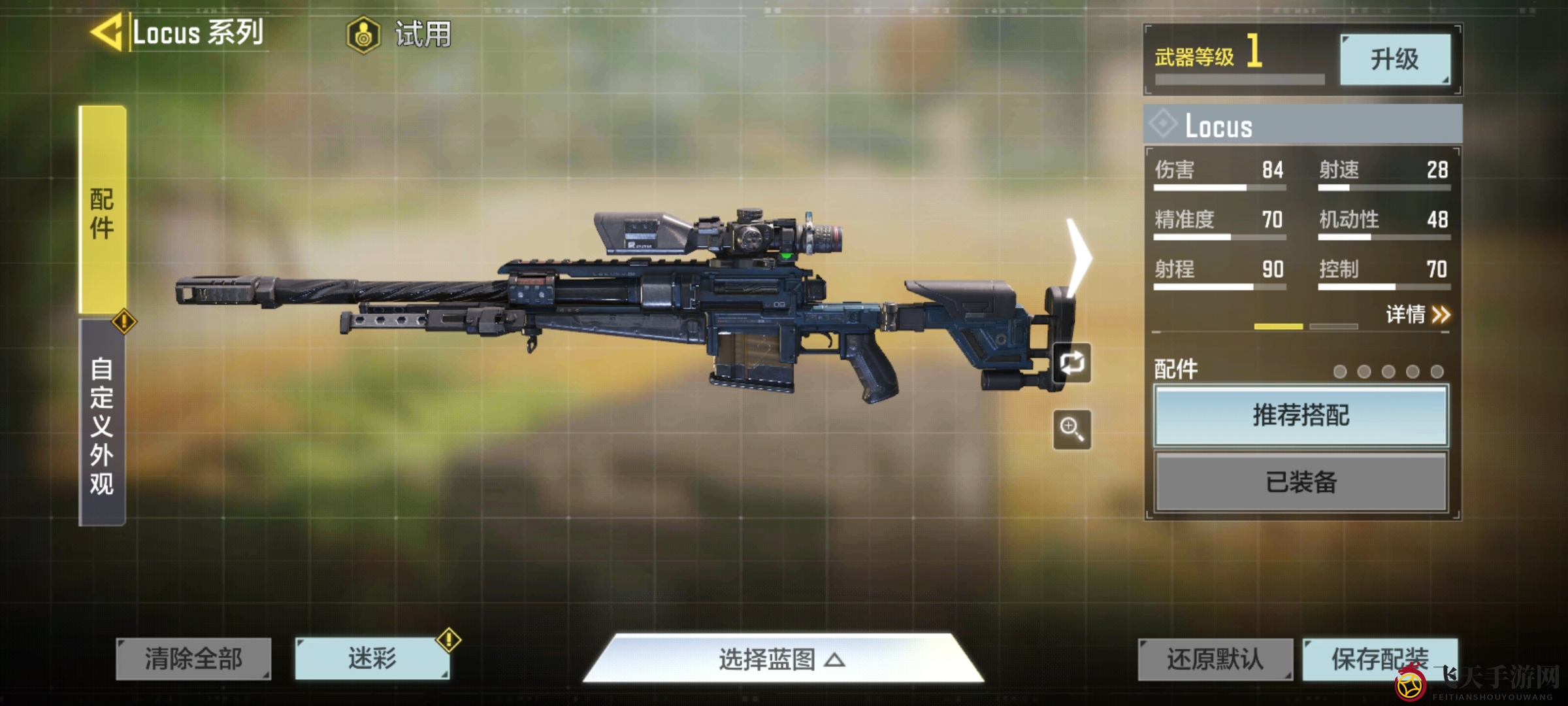Image resolution: width=1568 pixels, height=706 pixels.
Task: Zoom into weapon with magnifier icon
Action: [1072, 429]
